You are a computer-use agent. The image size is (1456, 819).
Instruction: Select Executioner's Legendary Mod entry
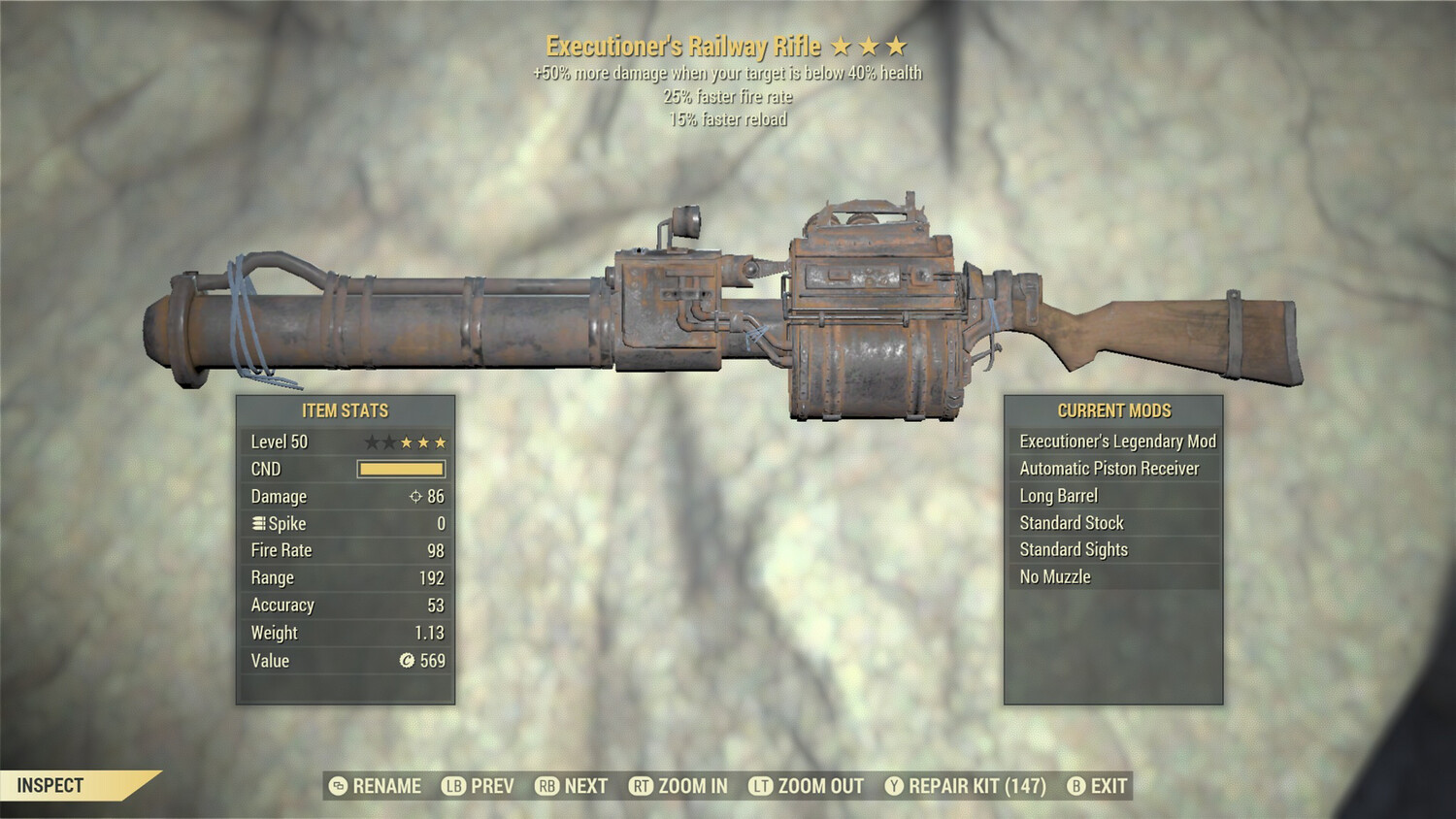pos(1116,441)
